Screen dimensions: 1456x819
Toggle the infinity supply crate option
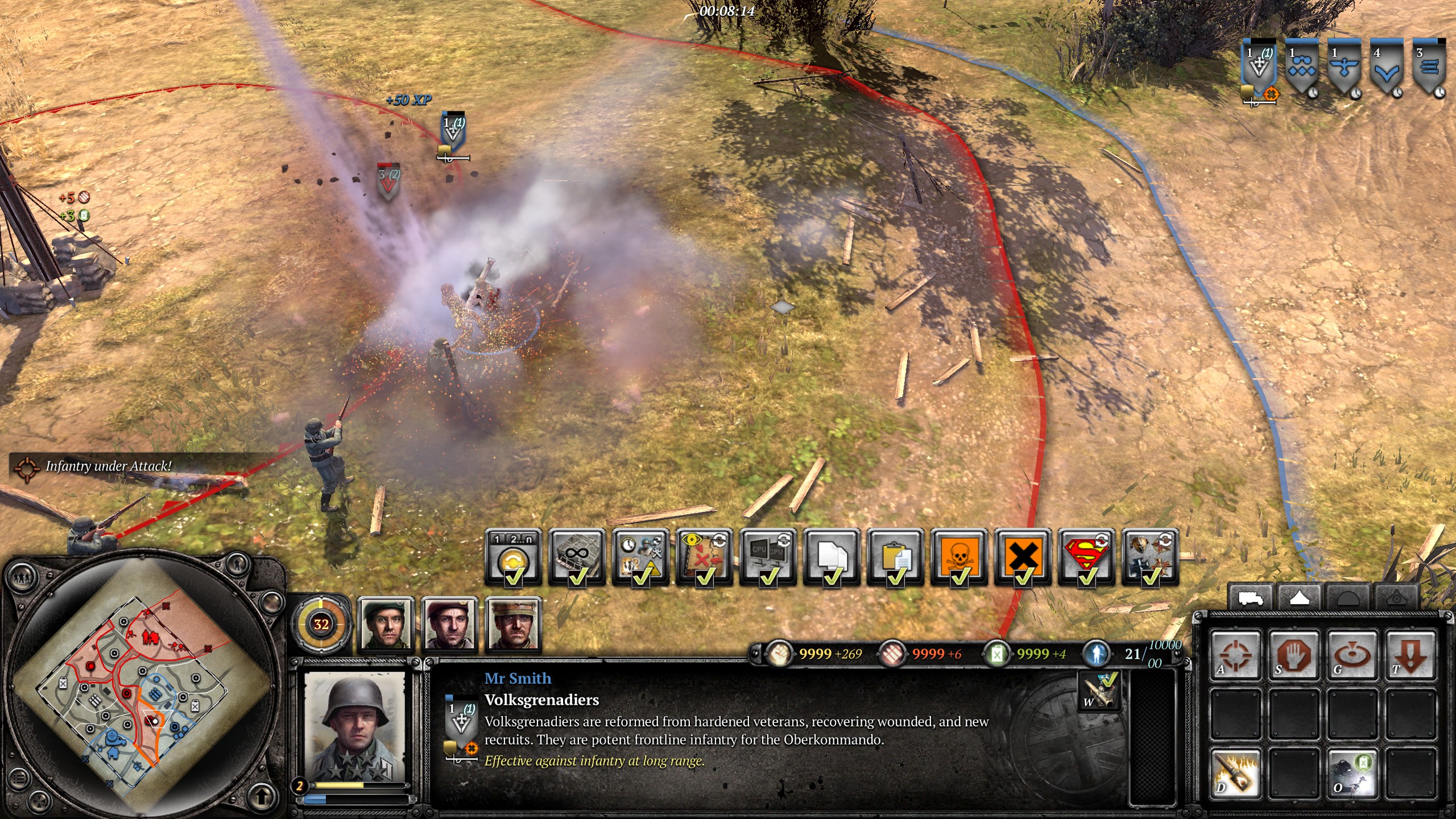(x=577, y=557)
